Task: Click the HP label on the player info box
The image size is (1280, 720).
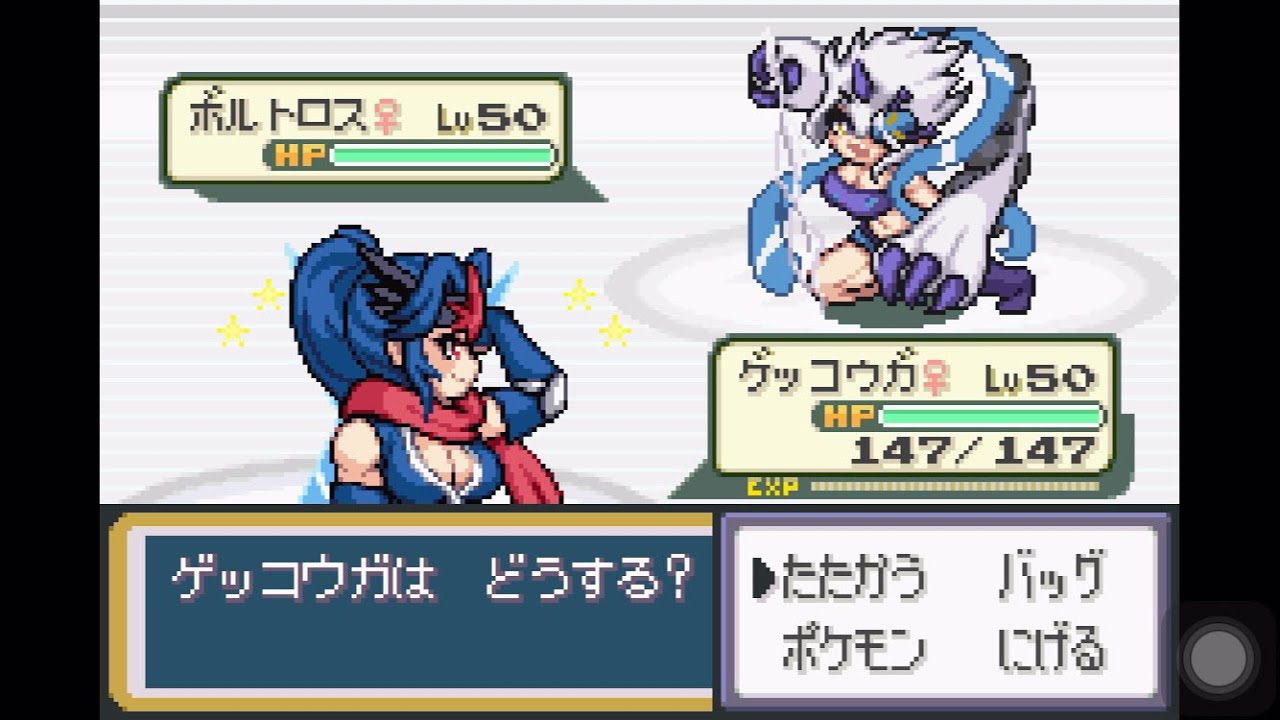Action: (852, 416)
